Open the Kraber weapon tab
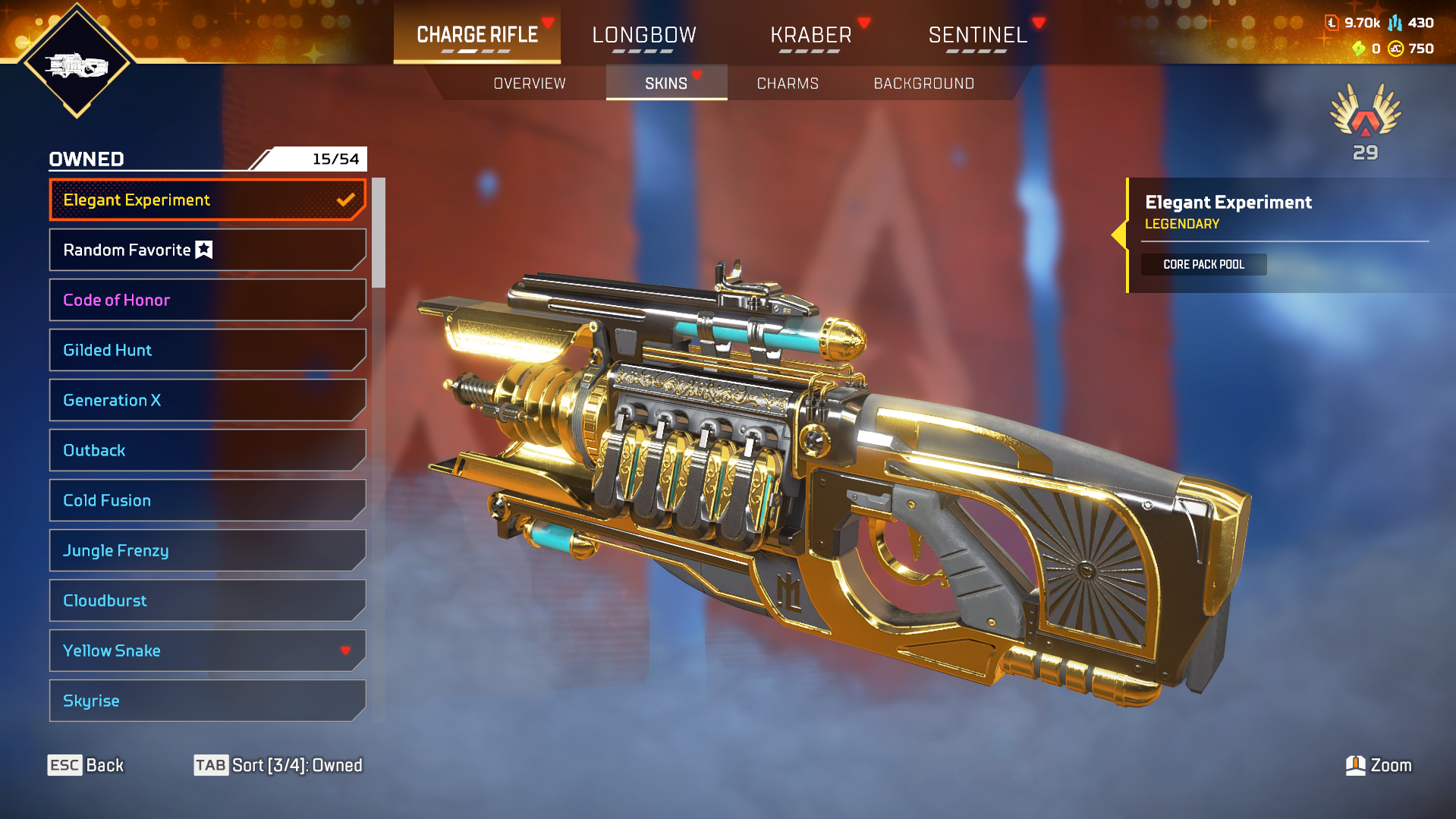1456x819 pixels. pos(810,35)
